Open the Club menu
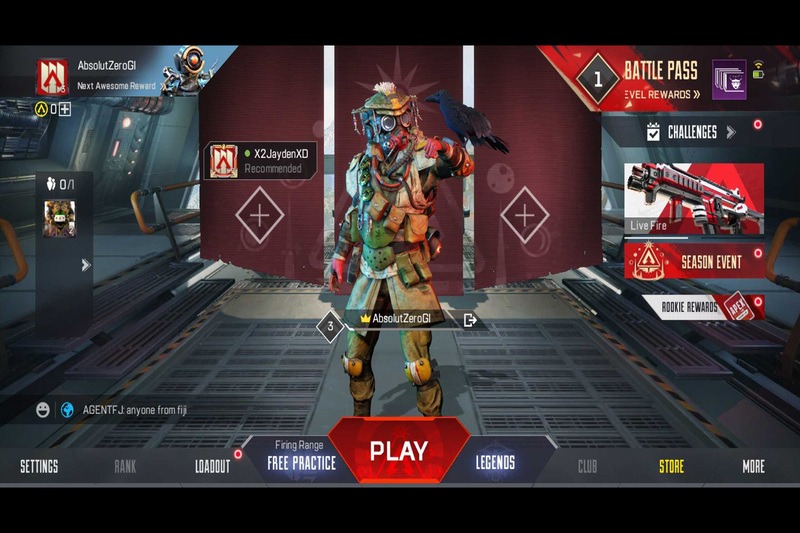The width and height of the screenshot is (800, 533). click(587, 466)
